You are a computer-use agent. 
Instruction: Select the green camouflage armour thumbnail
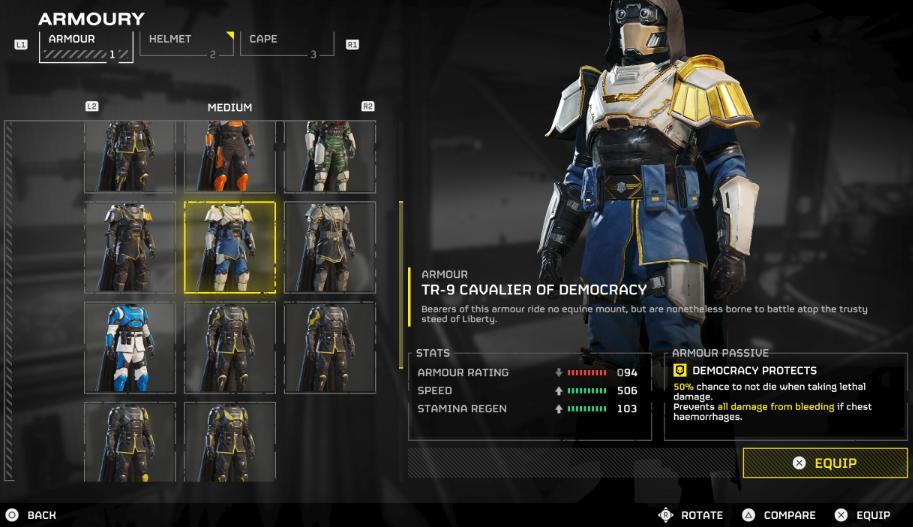pyautogui.click(x=330, y=156)
